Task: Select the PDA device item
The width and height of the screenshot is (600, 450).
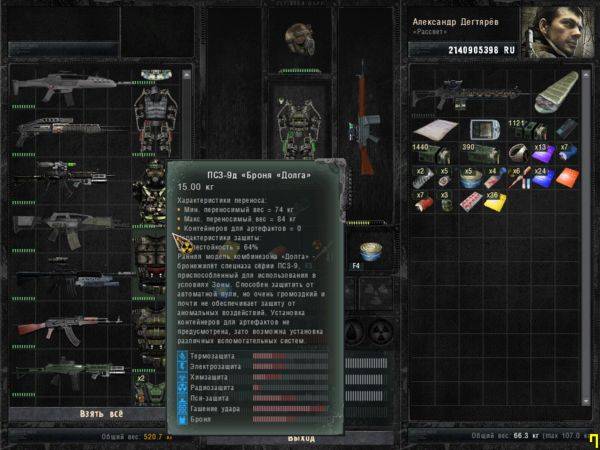Action: click(x=482, y=131)
